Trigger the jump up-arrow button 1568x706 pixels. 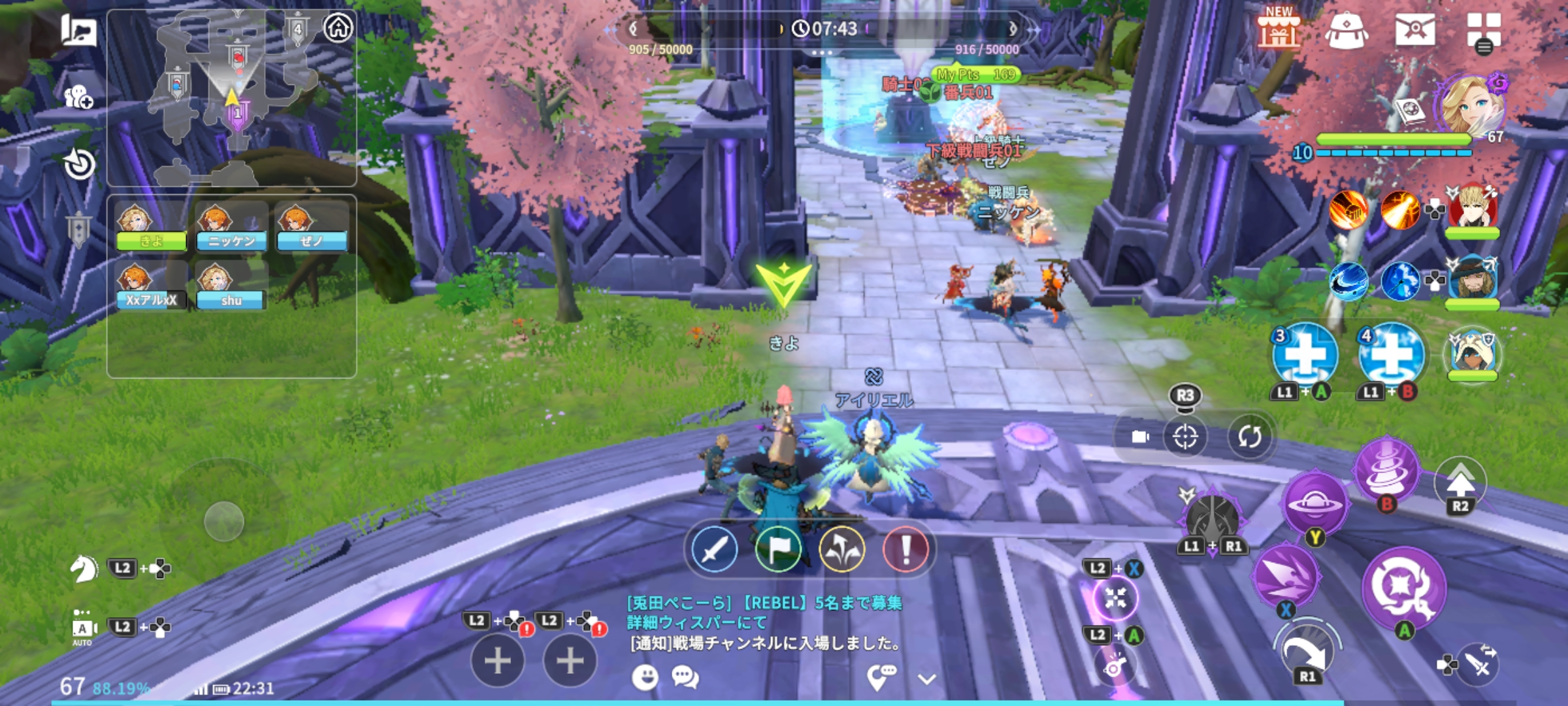point(1460,482)
